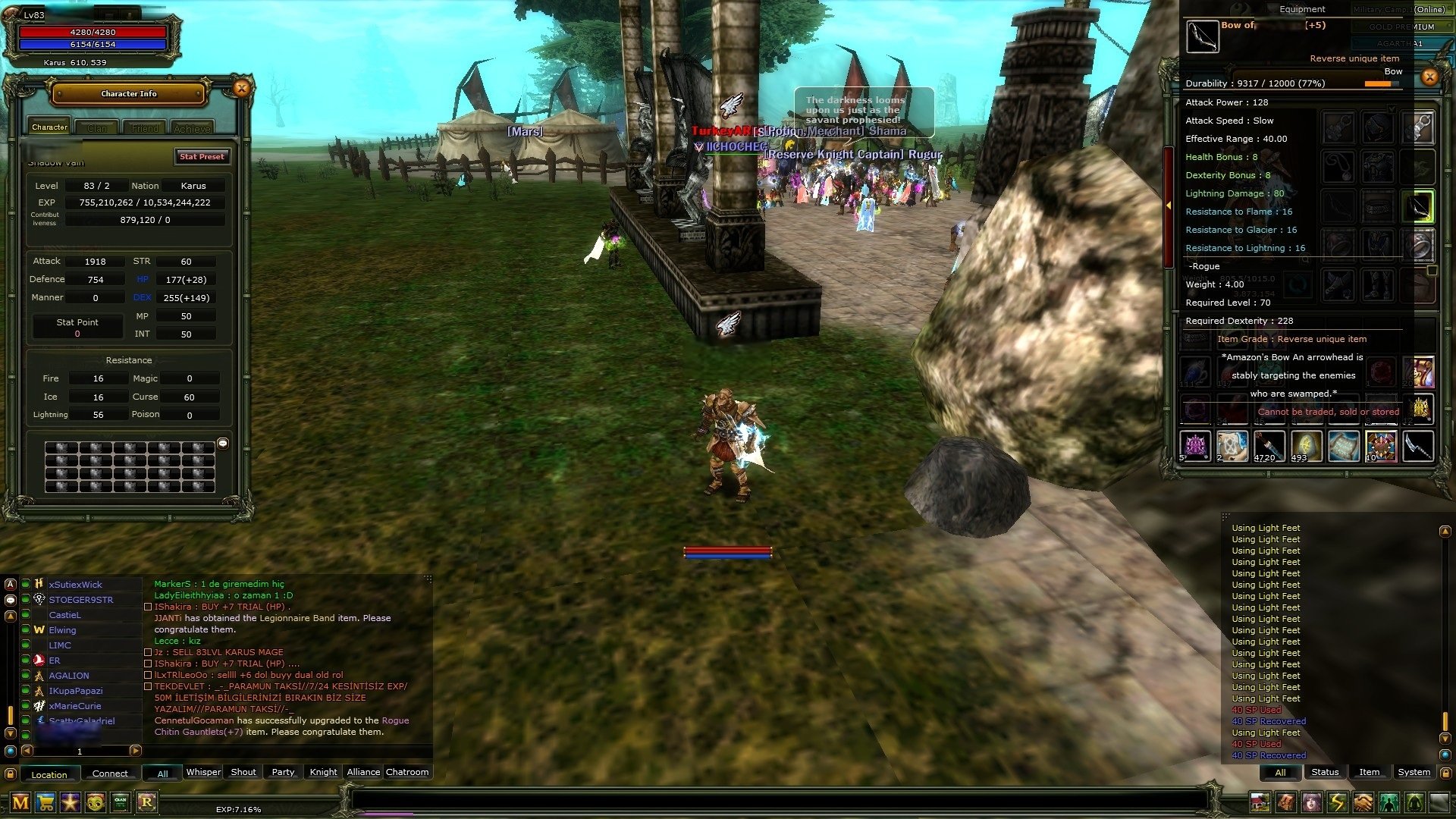Open the Friend tab

tap(145, 128)
